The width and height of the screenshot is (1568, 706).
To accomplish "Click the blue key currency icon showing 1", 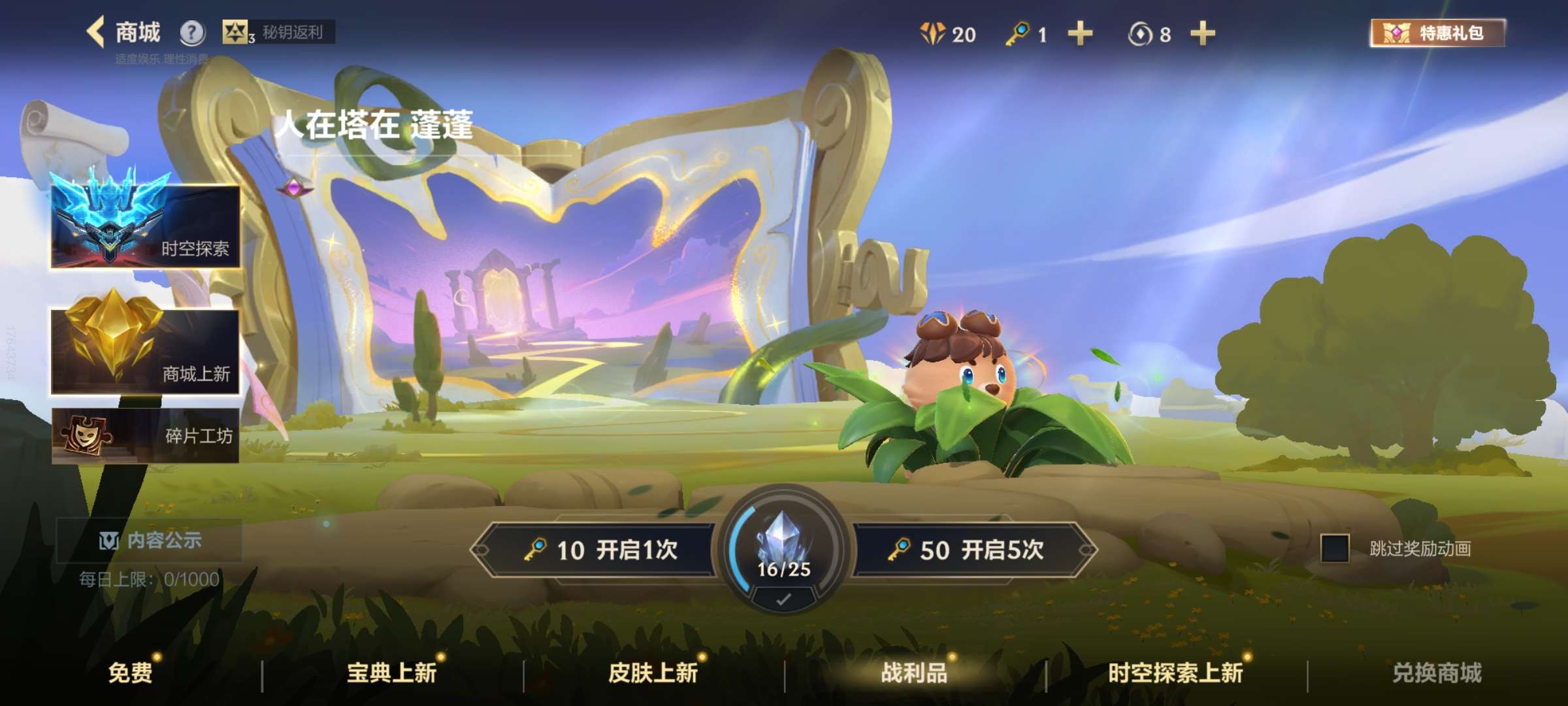I will [x=1018, y=33].
